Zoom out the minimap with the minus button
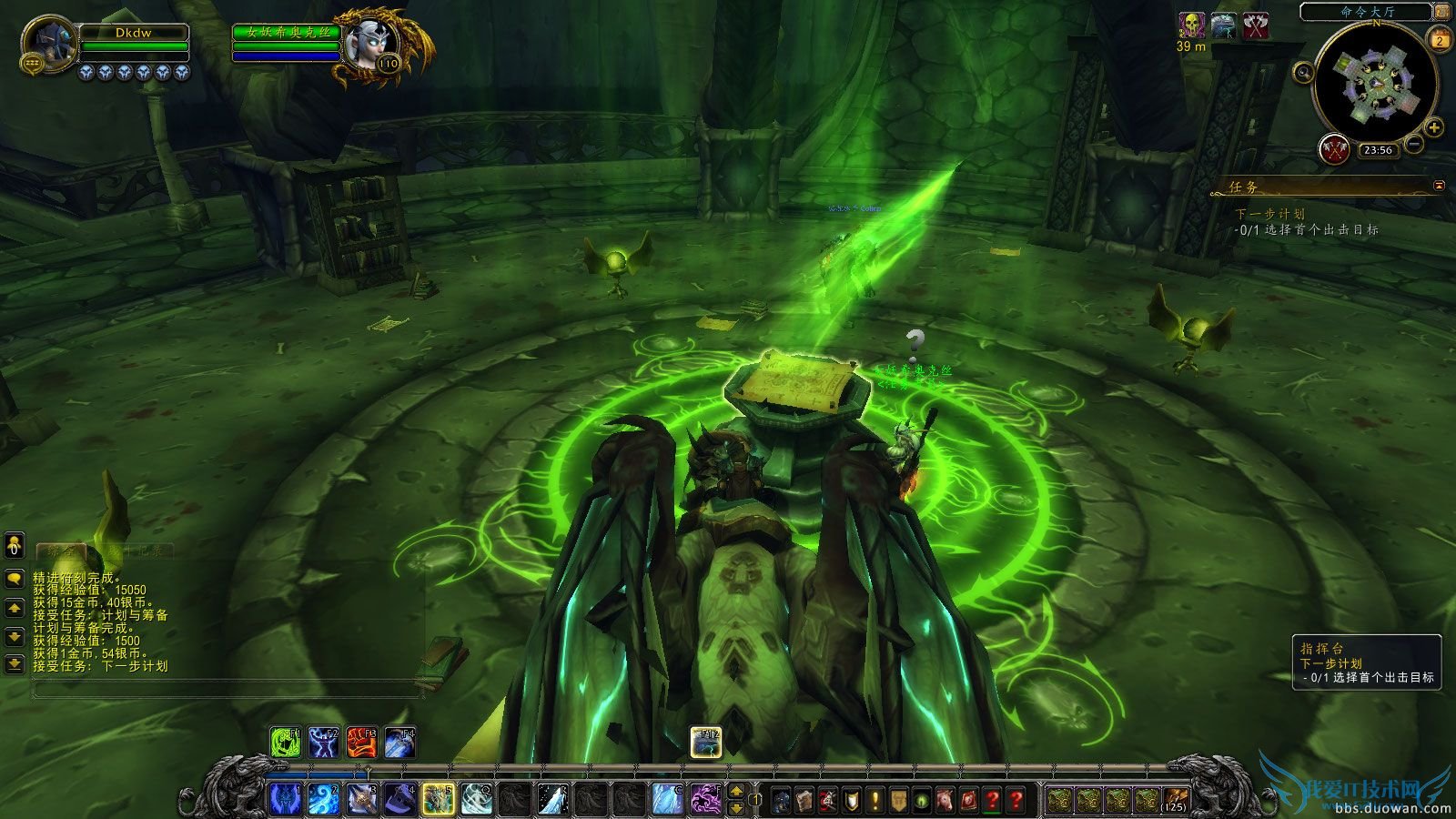The width and height of the screenshot is (1456, 819). click(x=1413, y=145)
